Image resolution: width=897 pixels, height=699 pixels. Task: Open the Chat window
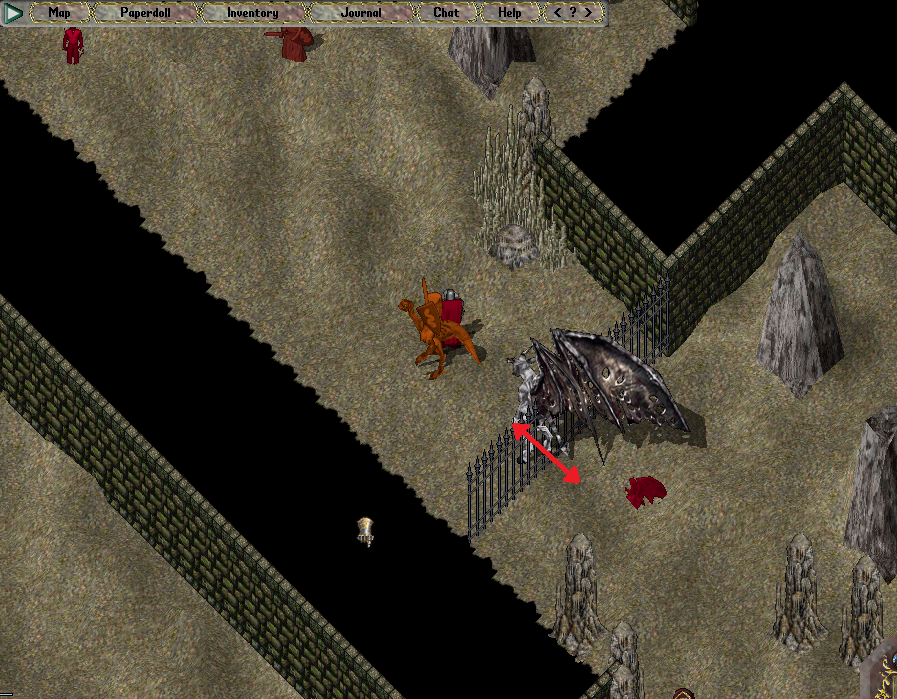pos(446,13)
